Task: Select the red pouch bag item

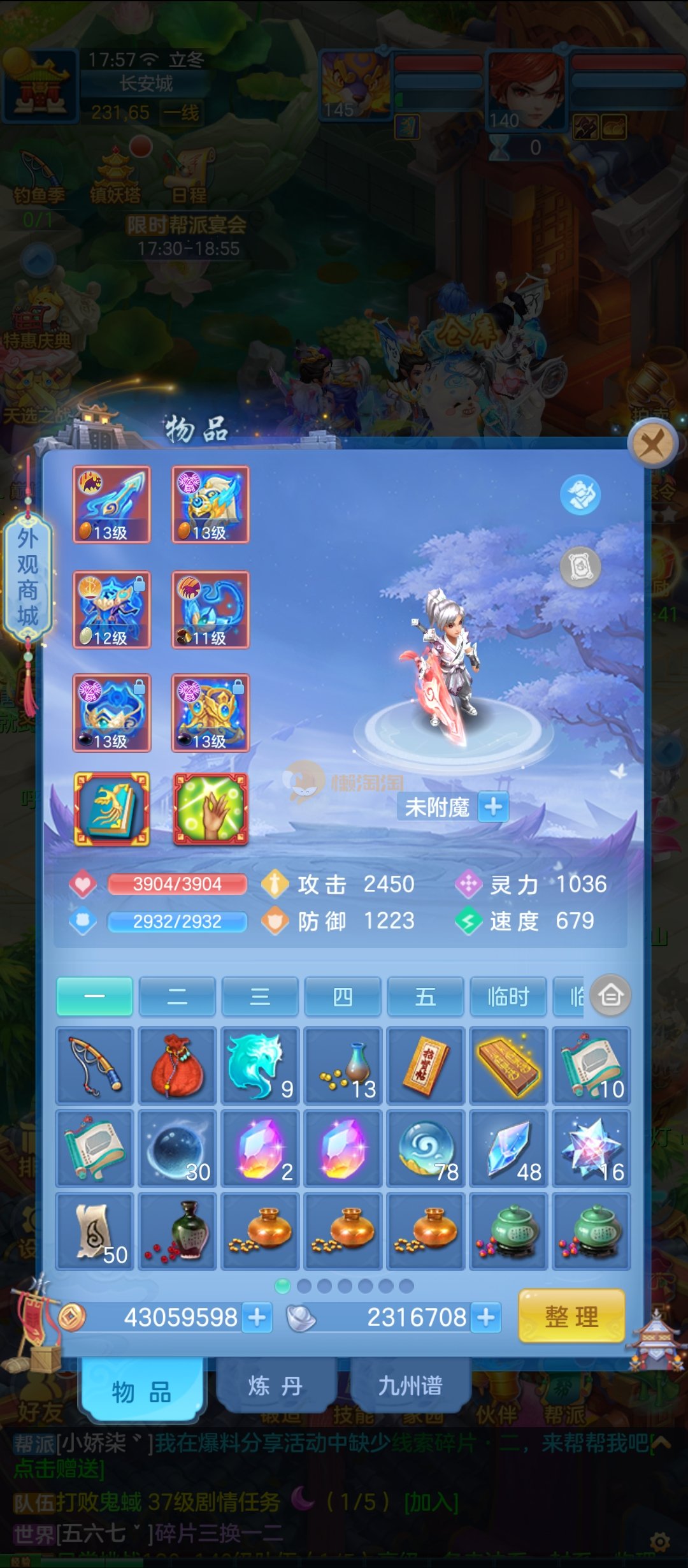Action: tap(178, 1066)
